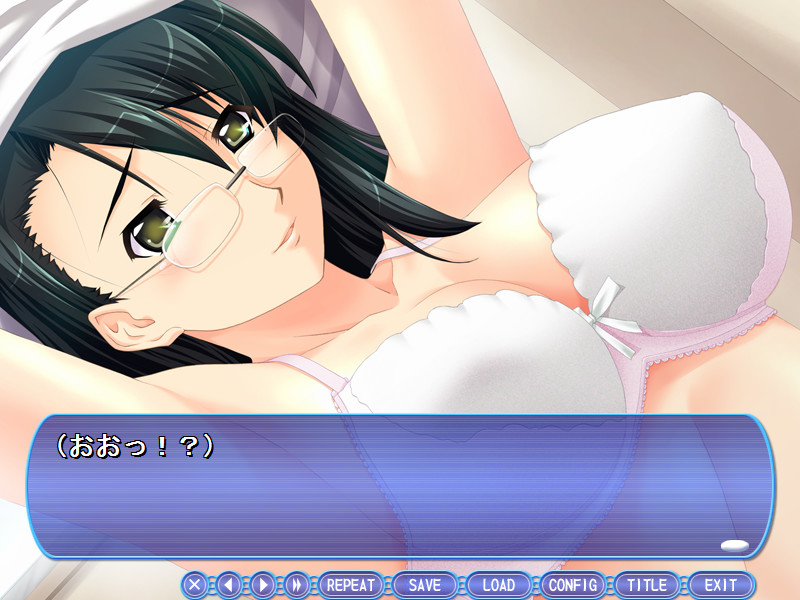This screenshot has width=800, height=600.
Task: Open the CONFIG settings
Action: click(x=573, y=585)
